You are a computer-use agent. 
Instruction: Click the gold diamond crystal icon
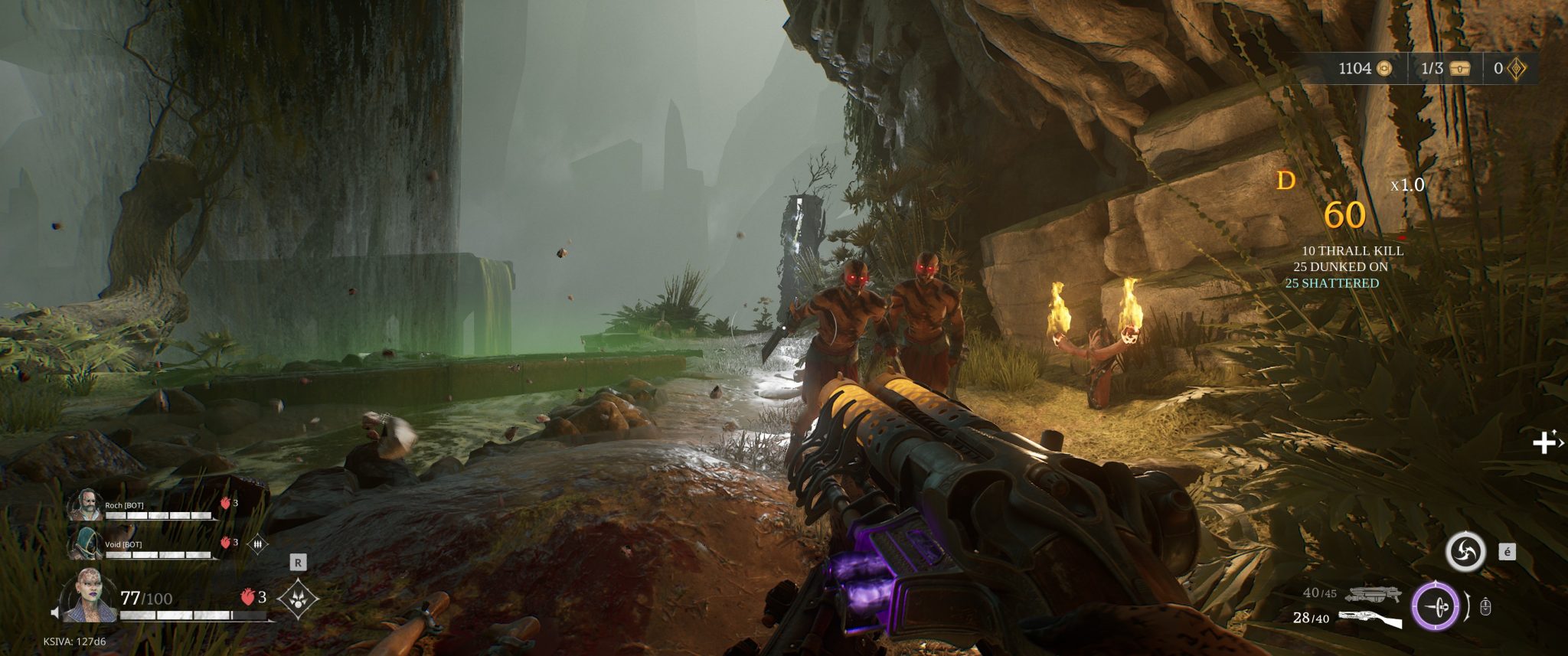(1517, 69)
